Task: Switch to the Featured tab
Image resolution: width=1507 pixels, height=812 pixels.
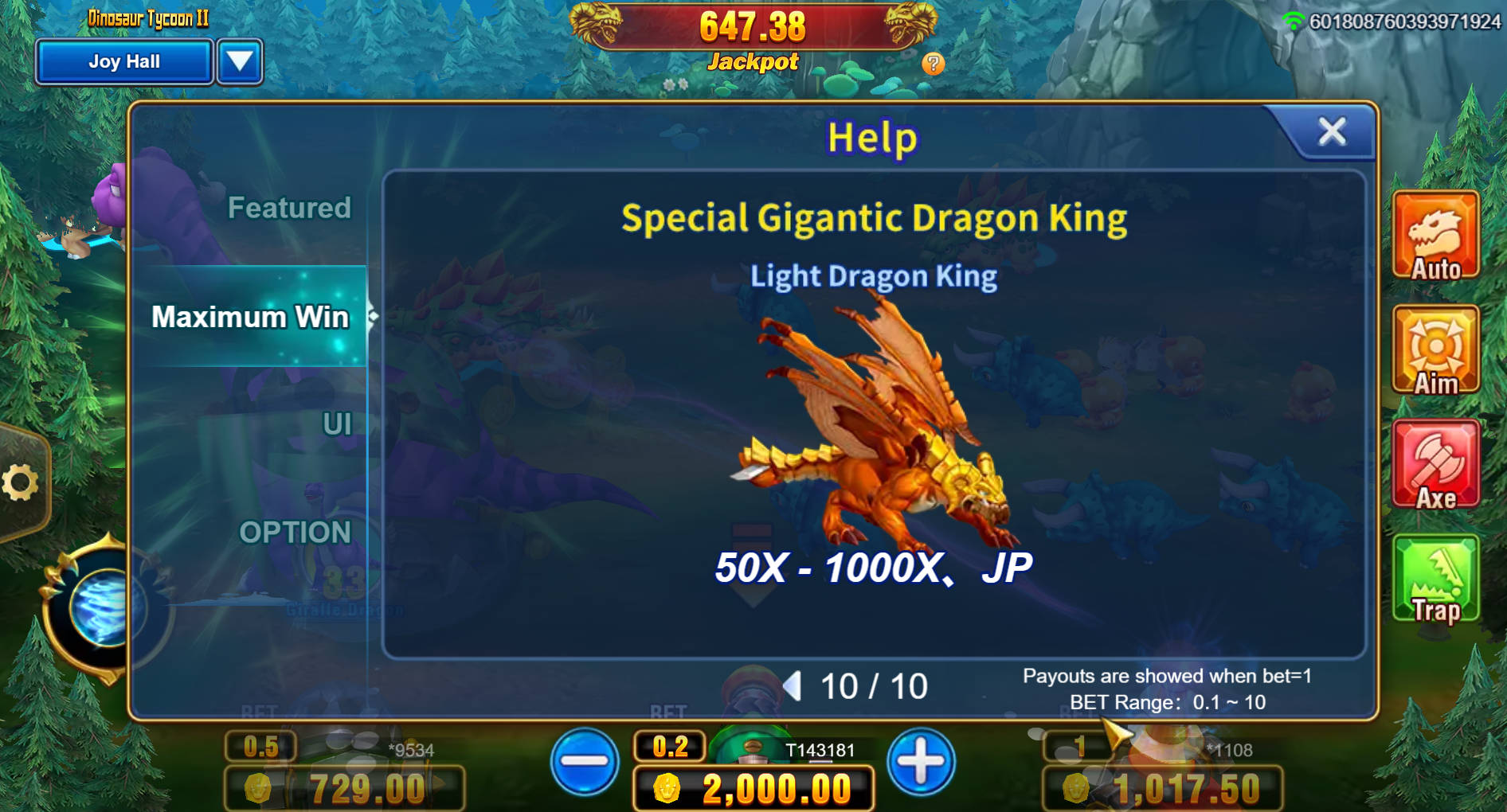Action: (290, 208)
